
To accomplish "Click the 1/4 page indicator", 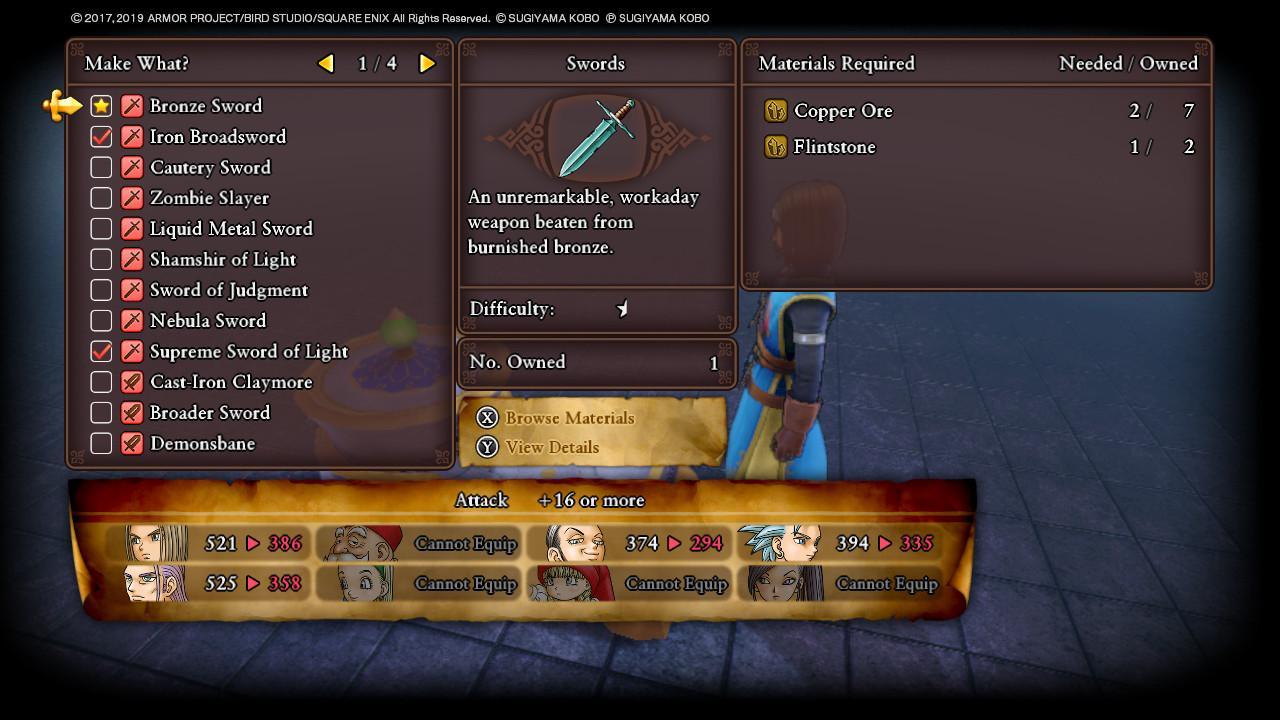I will (376, 63).
